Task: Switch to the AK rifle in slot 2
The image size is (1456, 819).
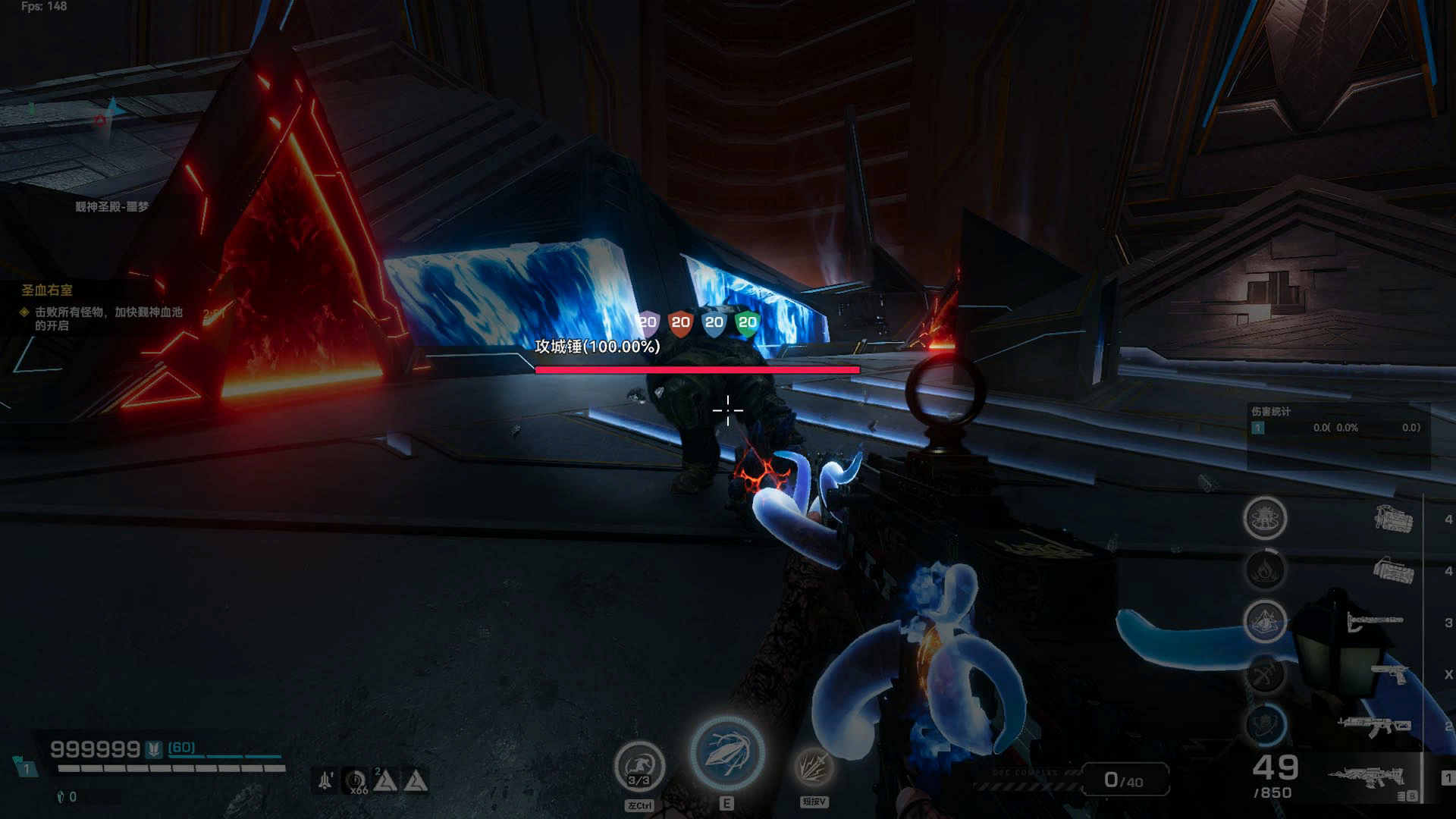Action: pos(1374,726)
